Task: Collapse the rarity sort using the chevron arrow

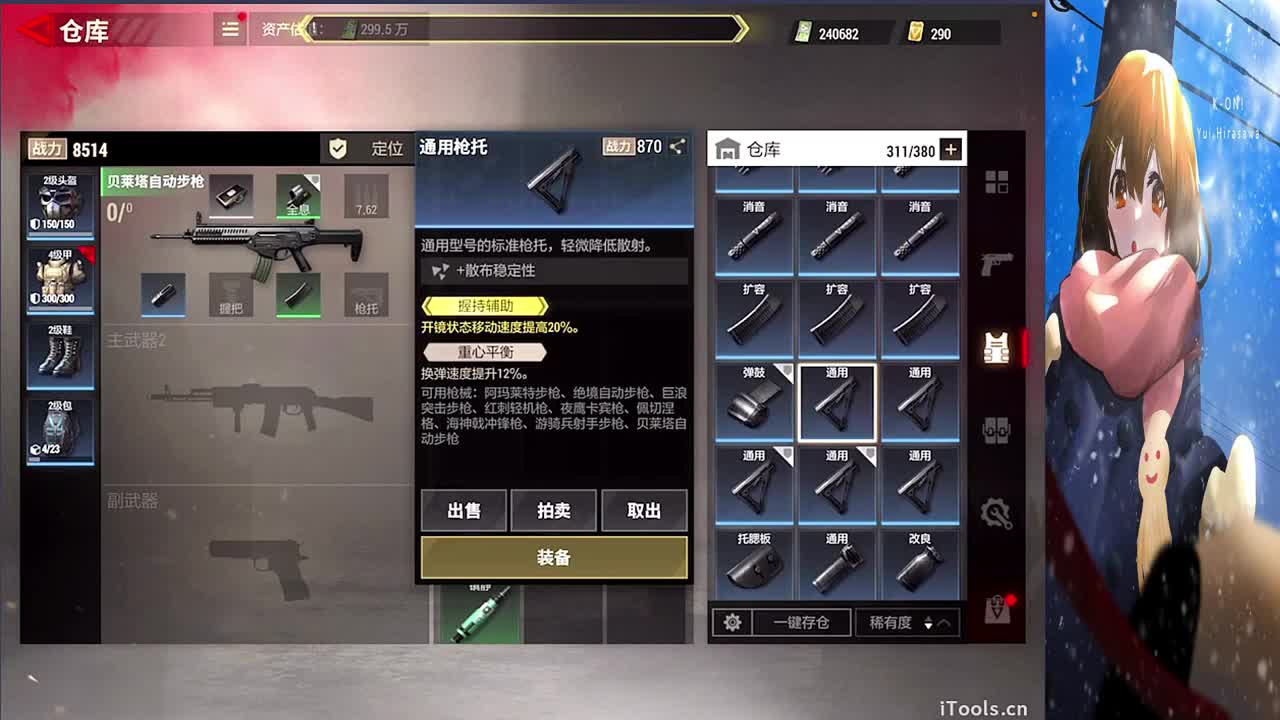Action: 944,622
